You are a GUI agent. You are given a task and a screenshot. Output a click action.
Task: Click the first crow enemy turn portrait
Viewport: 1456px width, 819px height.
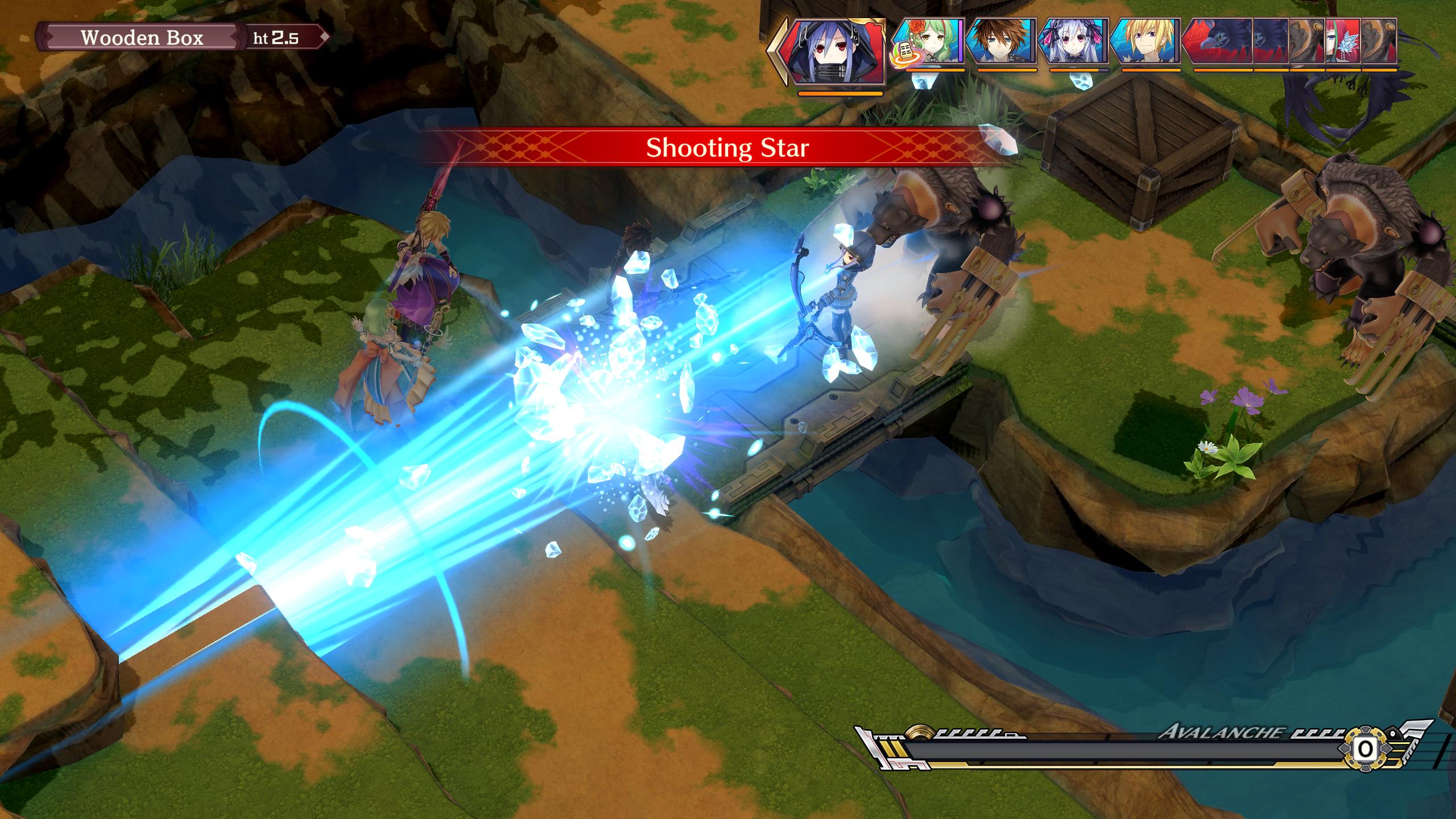[1217, 41]
